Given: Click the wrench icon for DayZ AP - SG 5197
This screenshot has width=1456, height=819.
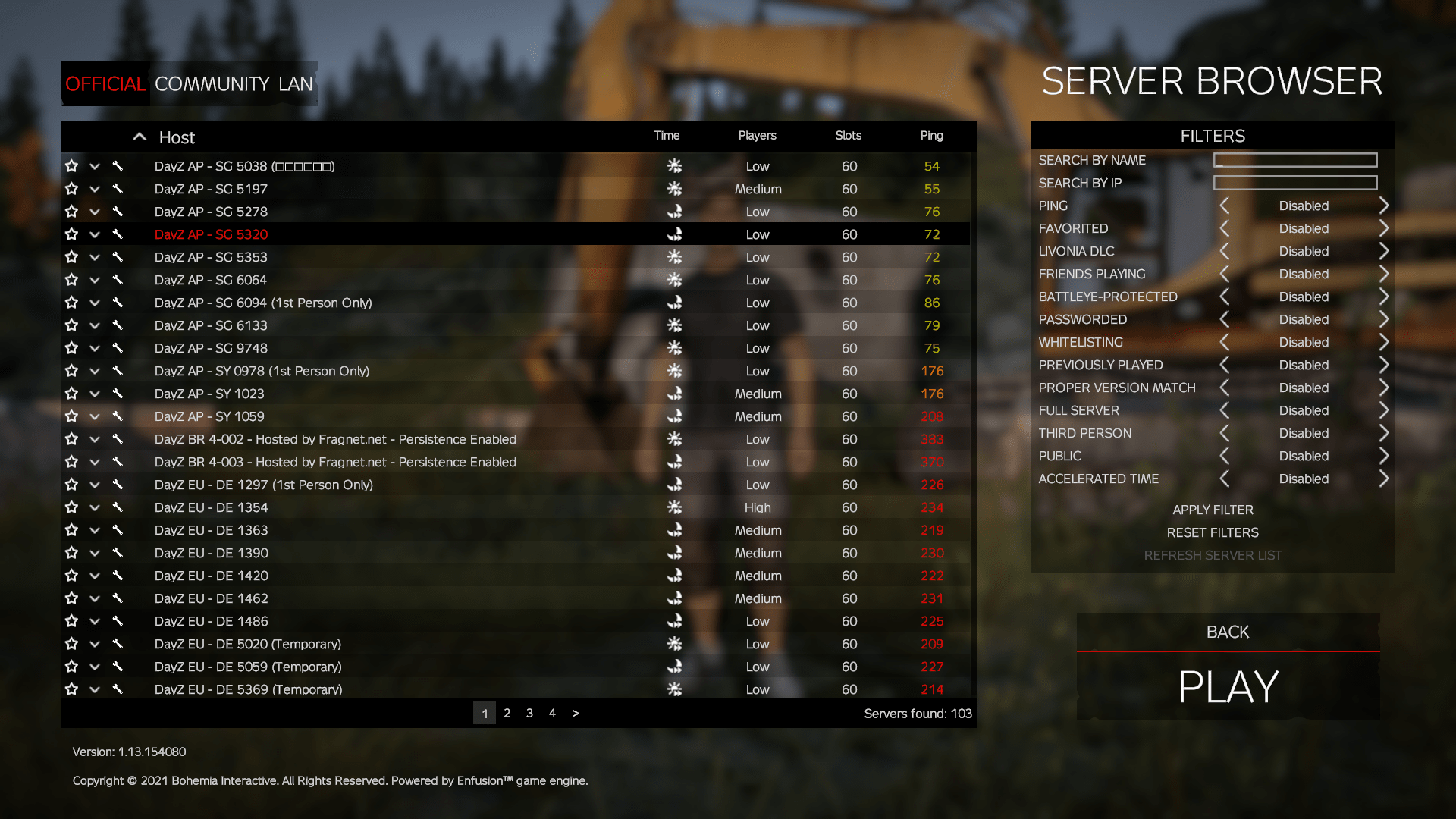Looking at the screenshot, I should (118, 189).
